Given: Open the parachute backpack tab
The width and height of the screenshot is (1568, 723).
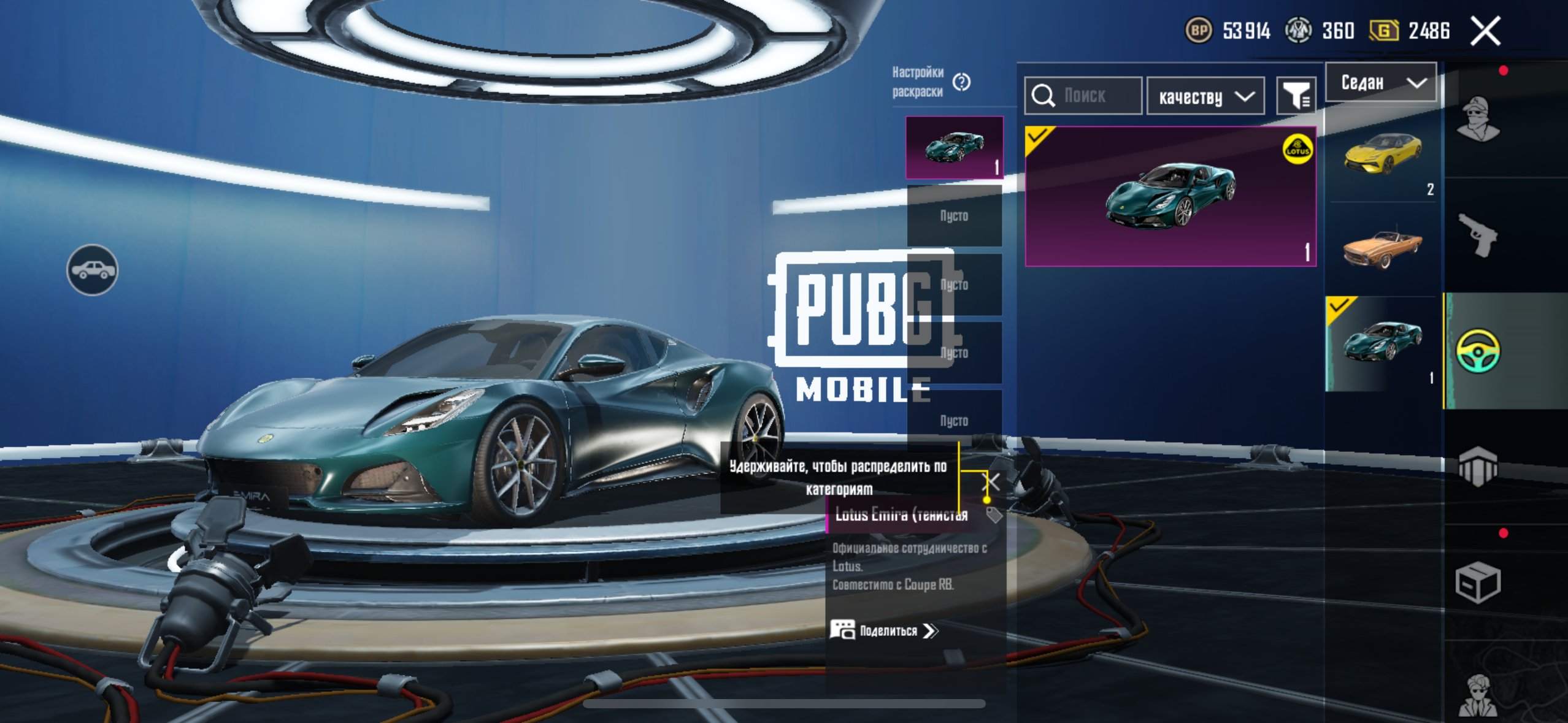Looking at the screenshot, I should 1478,466.
